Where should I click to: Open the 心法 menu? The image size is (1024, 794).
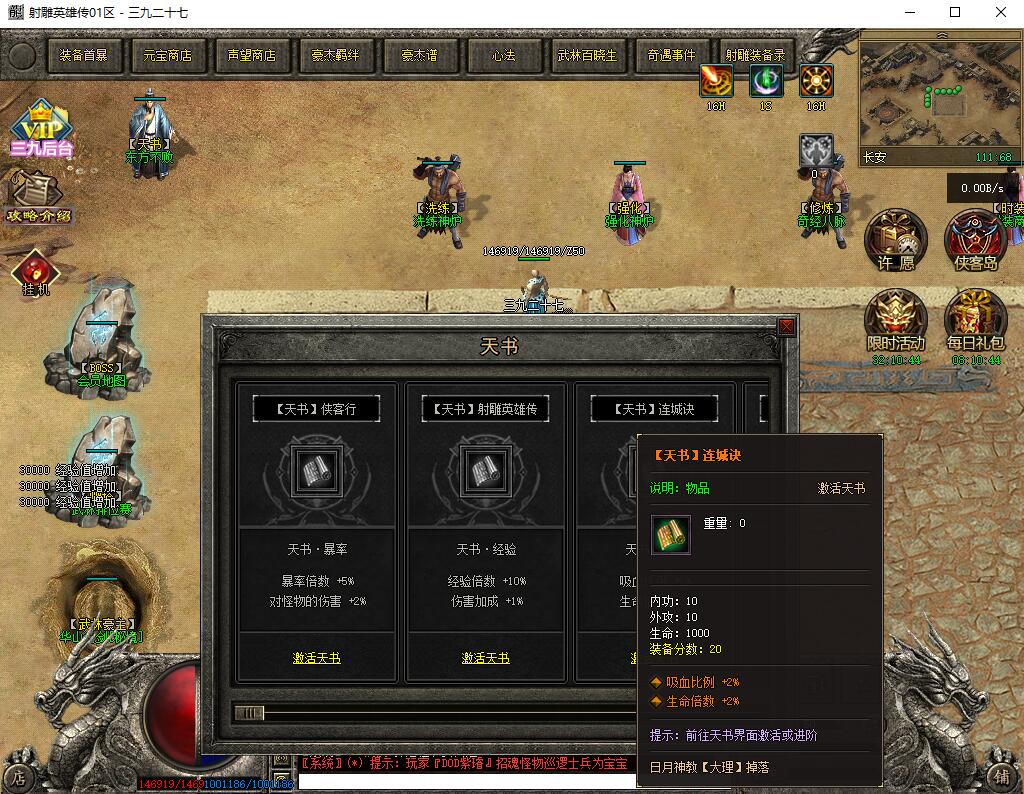point(504,55)
